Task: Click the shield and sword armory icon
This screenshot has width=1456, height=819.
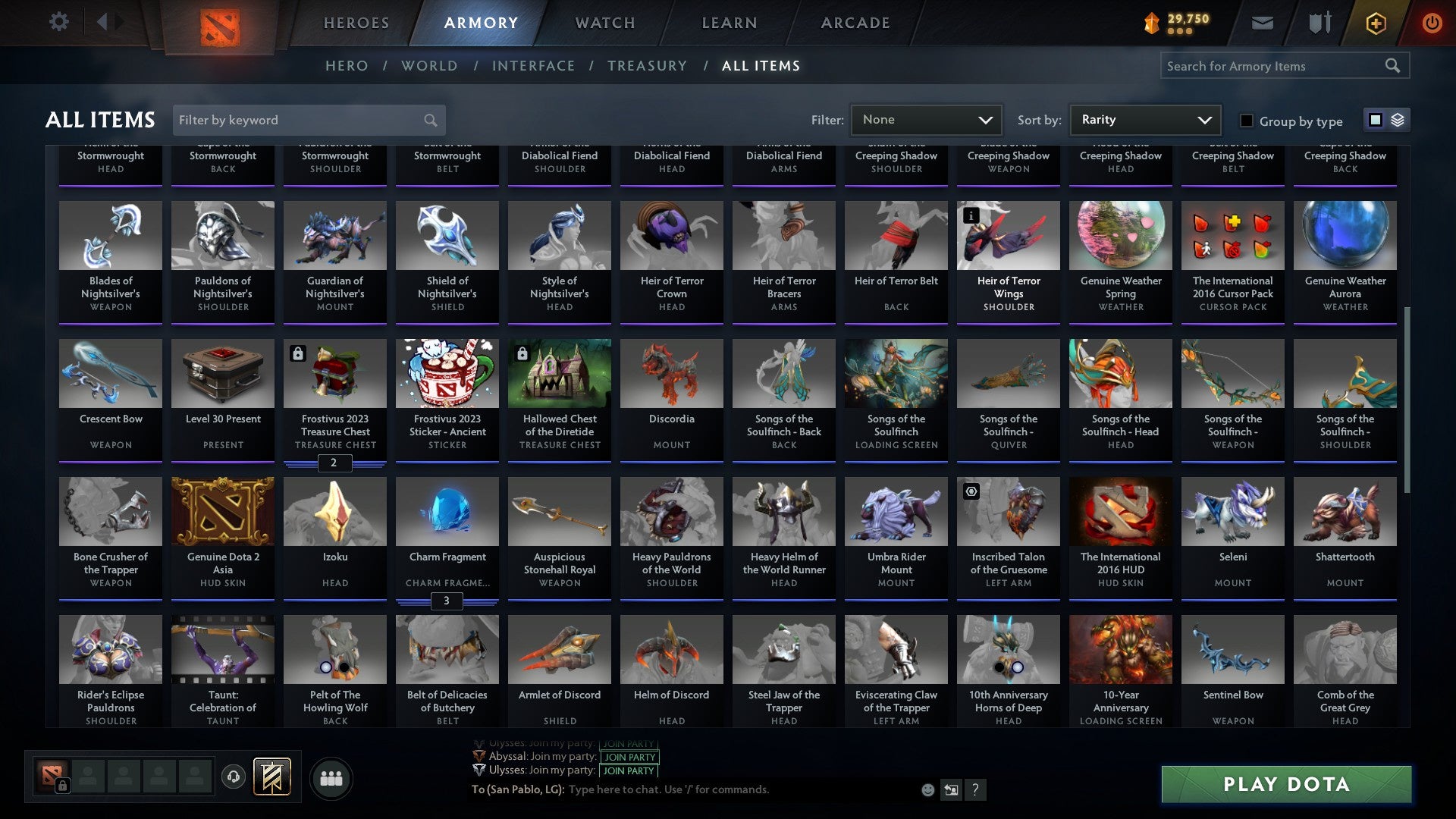Action: (1319, 23)
